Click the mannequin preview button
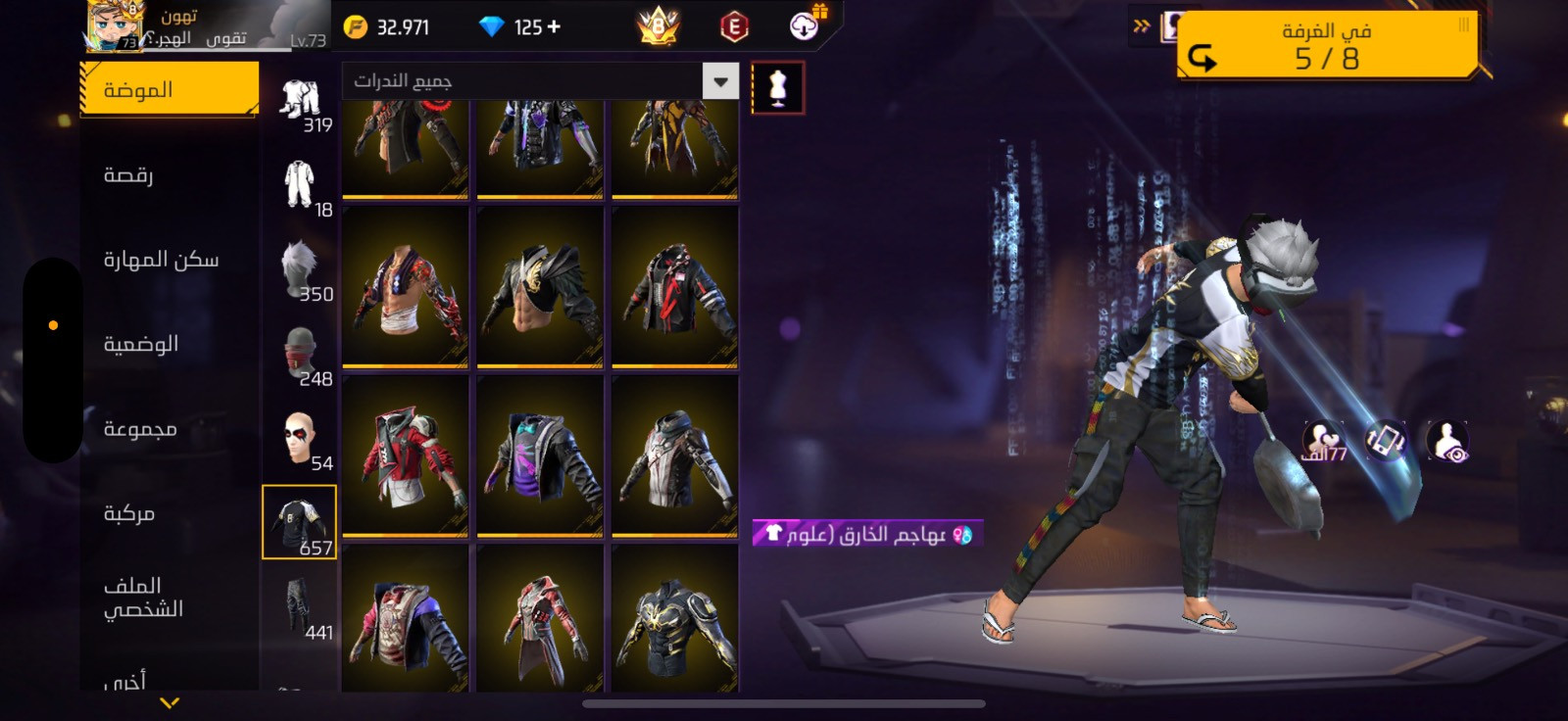This screenshot has width=1568, height=721. [x=778, y=88]
